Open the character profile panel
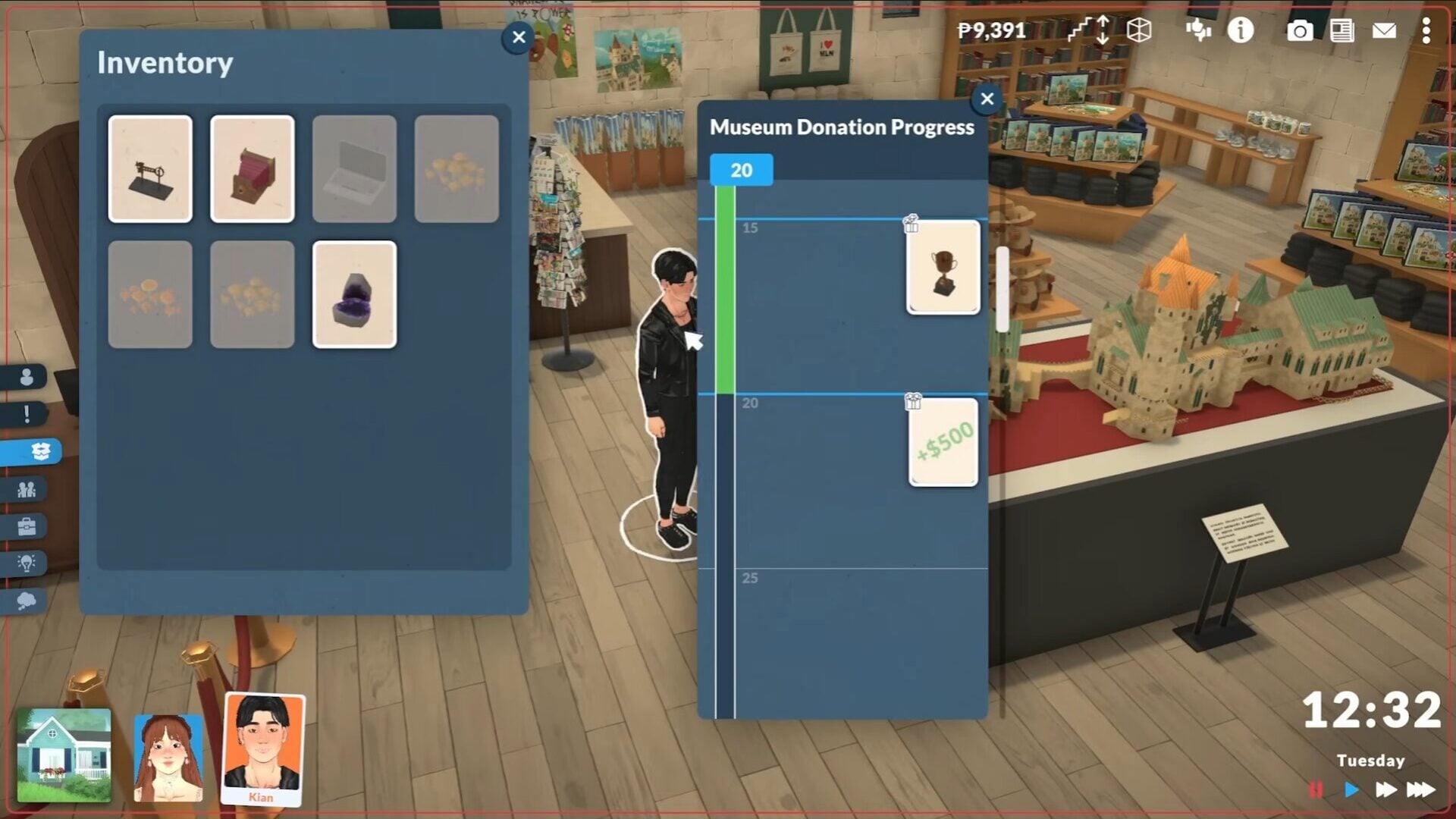Screen dimensions: 1456x819 point(27,375)
